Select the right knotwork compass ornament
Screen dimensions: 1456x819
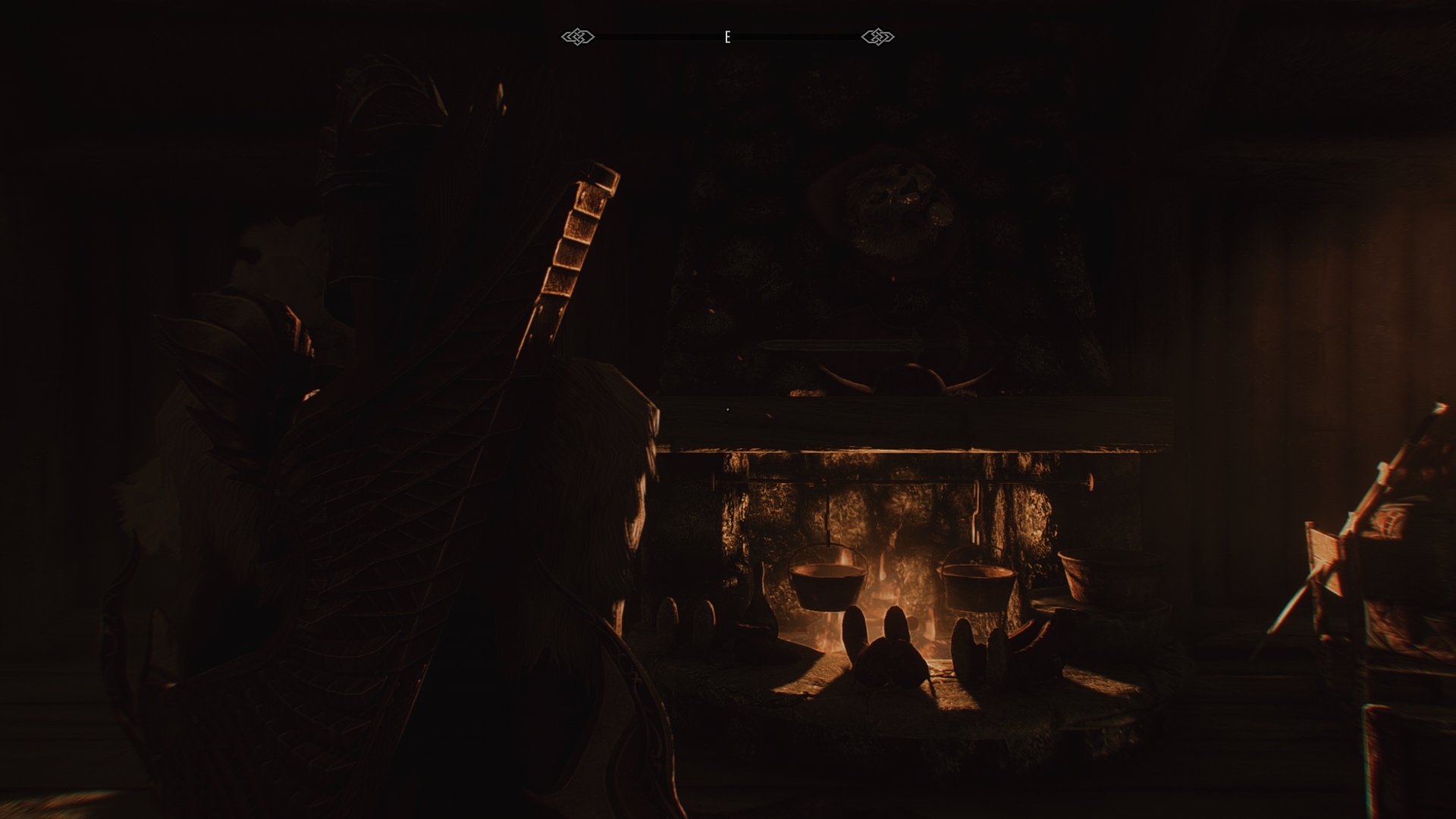(878, 35)
